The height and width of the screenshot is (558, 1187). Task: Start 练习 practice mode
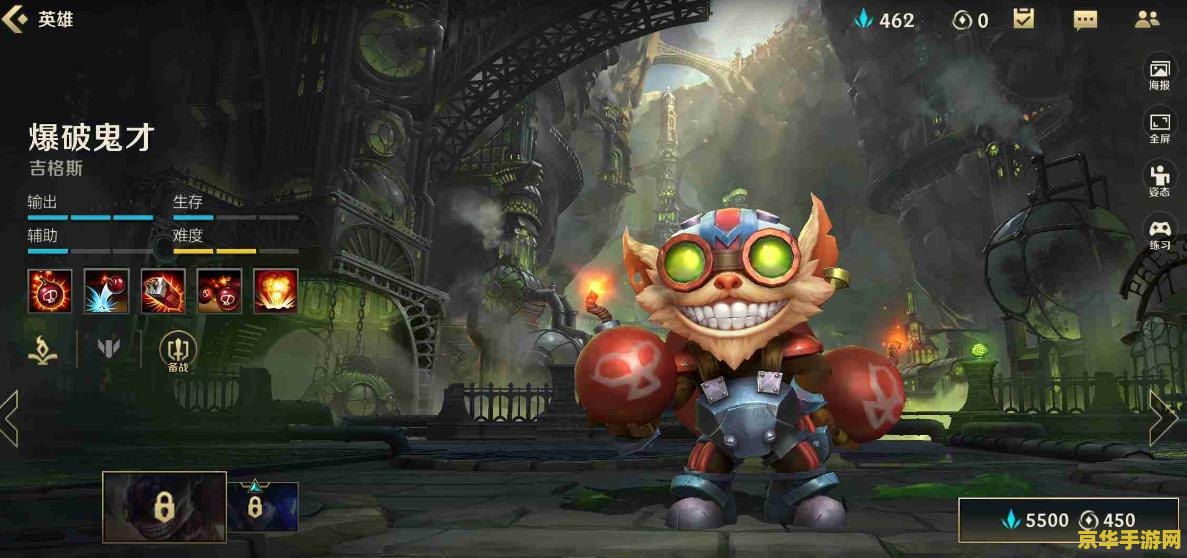tap(1160, 235)
